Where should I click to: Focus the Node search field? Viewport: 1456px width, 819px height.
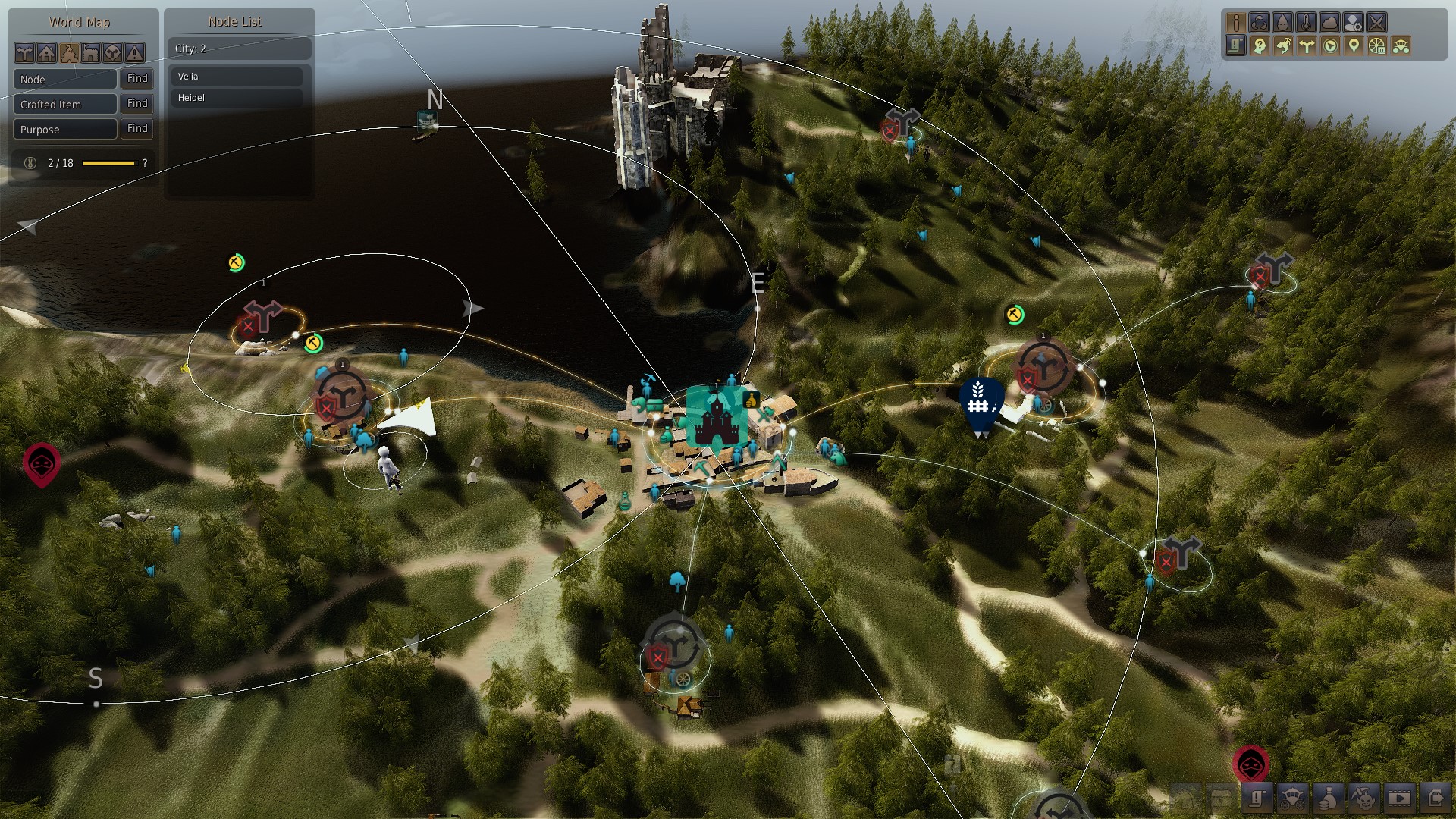(x=64, y=79)
